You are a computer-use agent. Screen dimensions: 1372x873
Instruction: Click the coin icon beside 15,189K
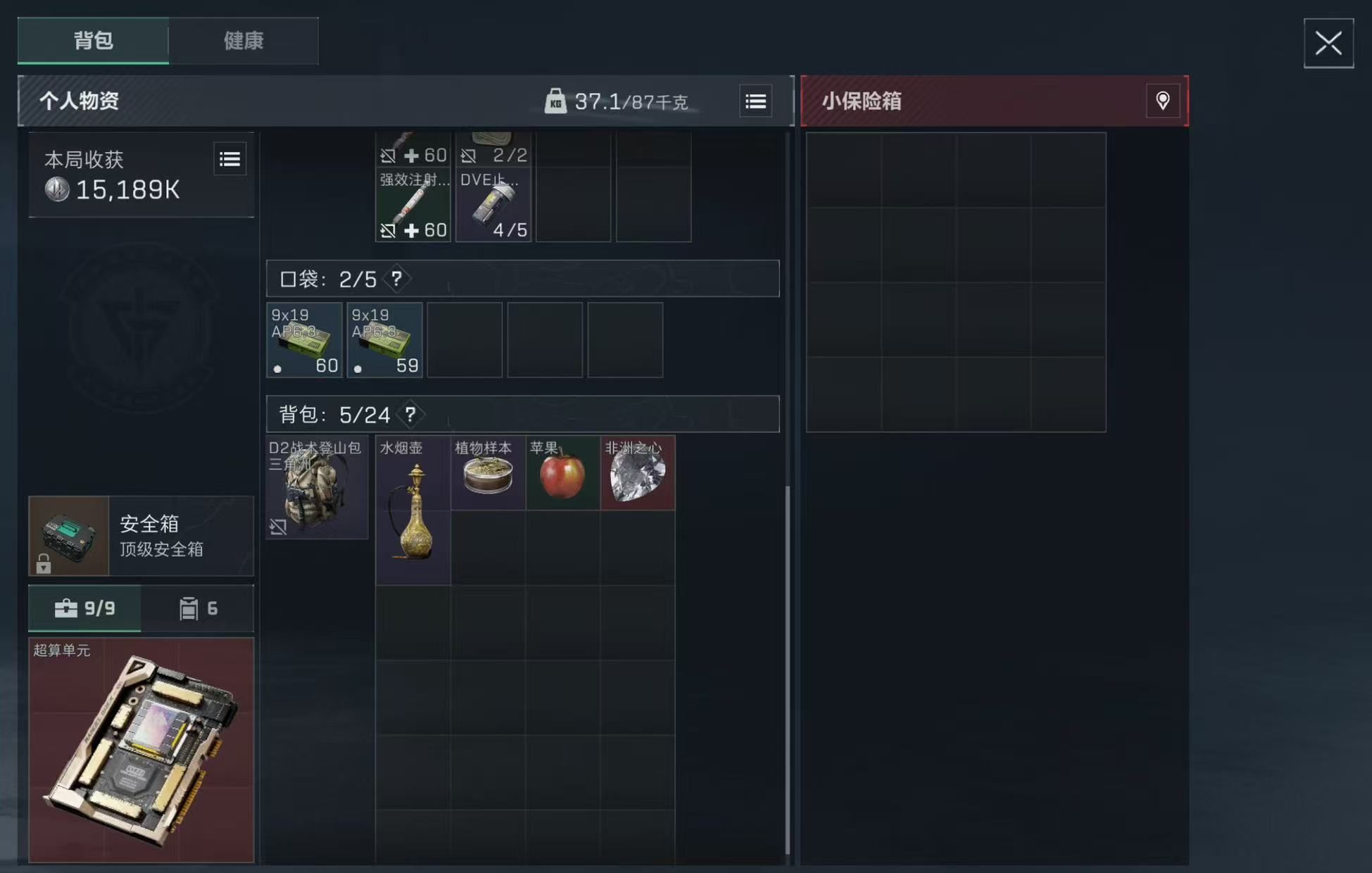tap(56, 189)
